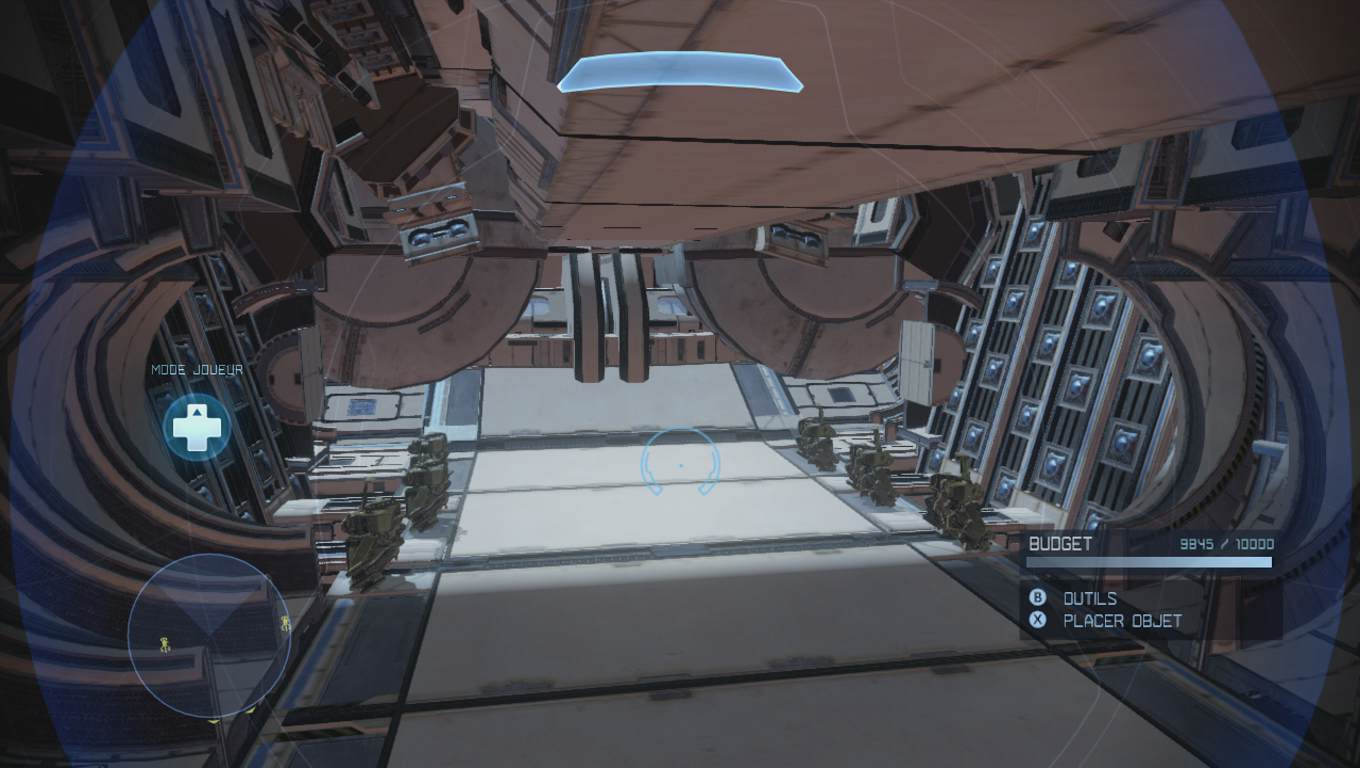This screenshot has width=1360, height=768.
Task: Toggle the Forge editing reticle at screen center
Action: [x=680, y=463]
